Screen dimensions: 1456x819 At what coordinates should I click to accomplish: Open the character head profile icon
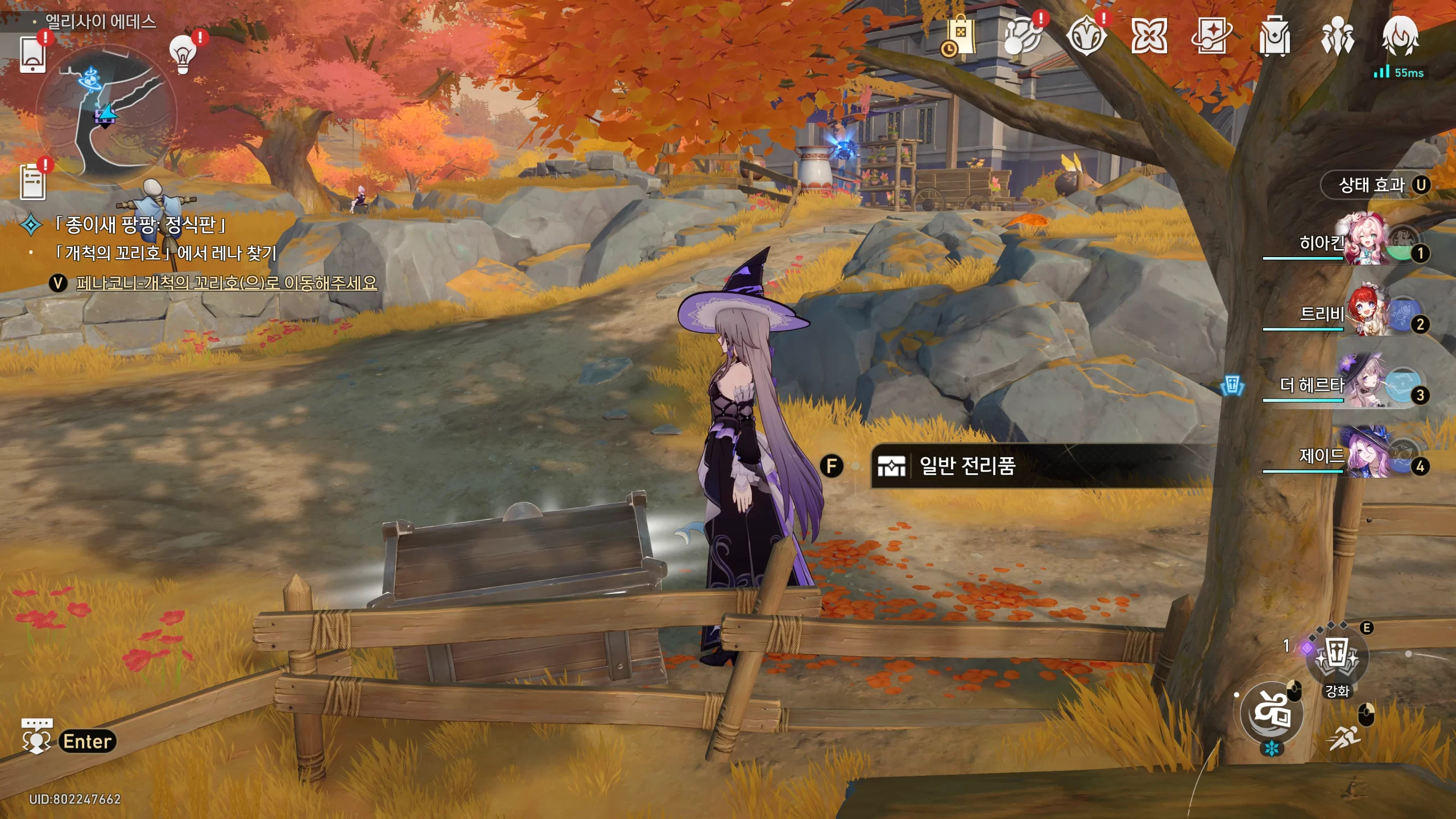point(1400,36)
